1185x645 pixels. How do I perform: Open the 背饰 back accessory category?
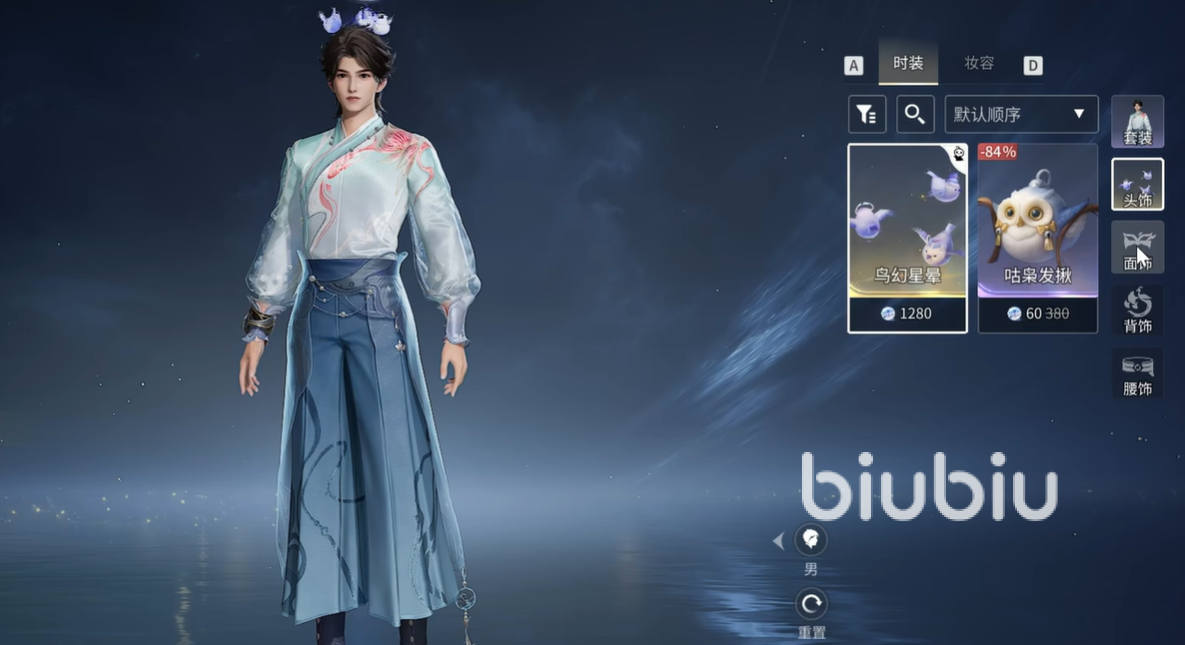1137,310
